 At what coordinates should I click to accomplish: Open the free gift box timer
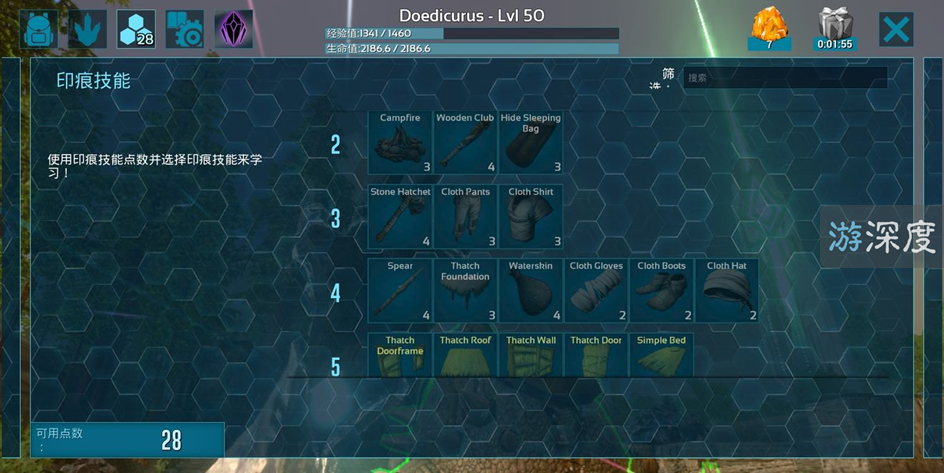pyautogui.click(x=834, y=28)
